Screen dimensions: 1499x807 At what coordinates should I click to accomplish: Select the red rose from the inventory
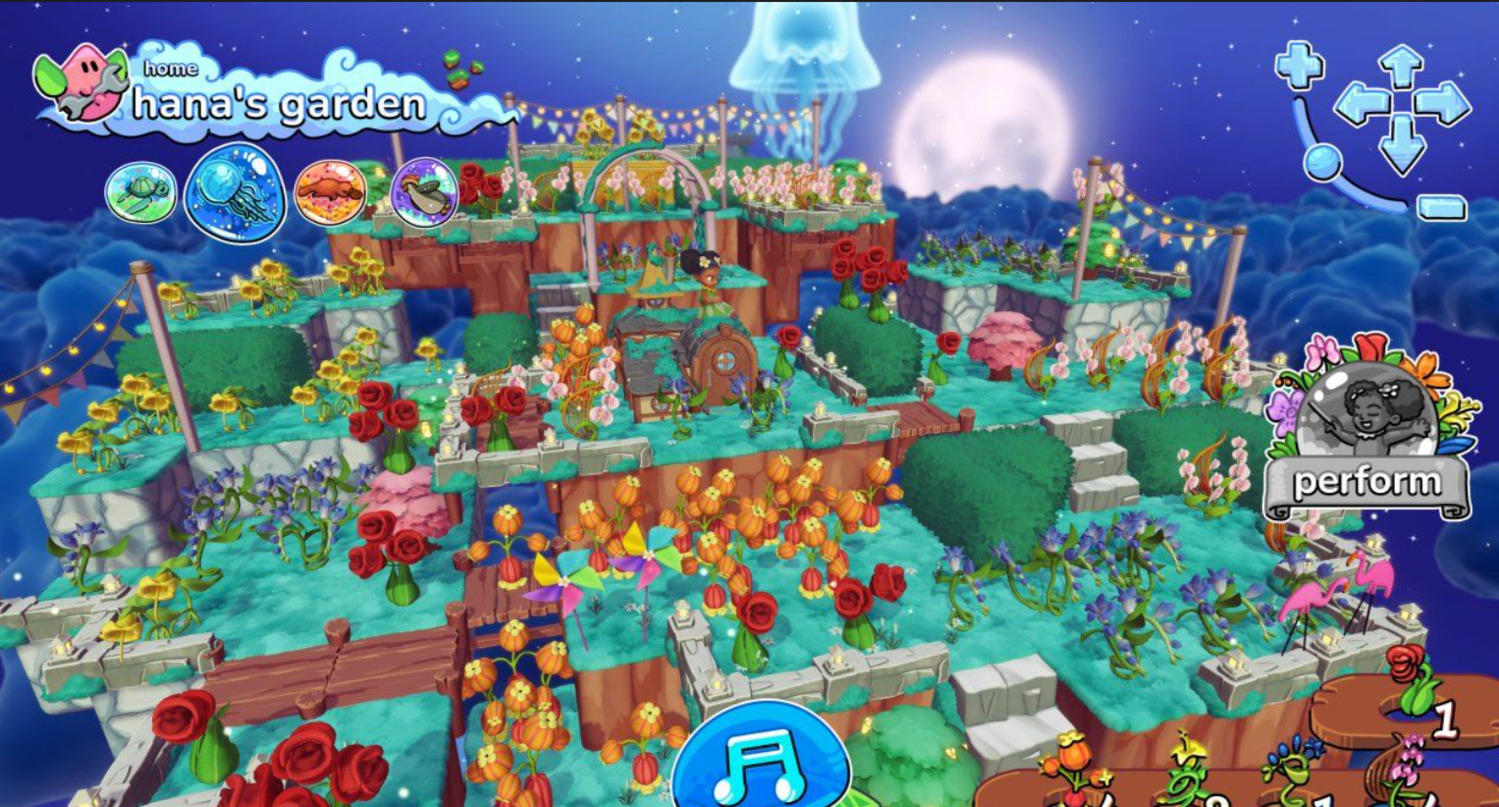pos(1411,680)
